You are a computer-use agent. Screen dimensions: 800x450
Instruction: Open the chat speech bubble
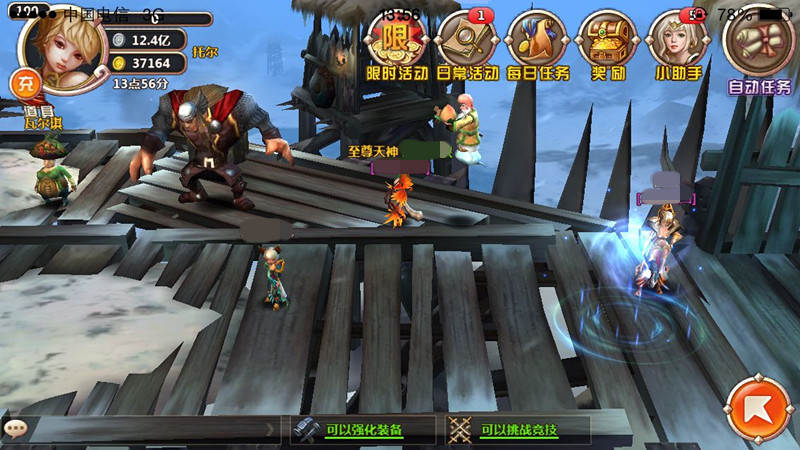point(14,429)
